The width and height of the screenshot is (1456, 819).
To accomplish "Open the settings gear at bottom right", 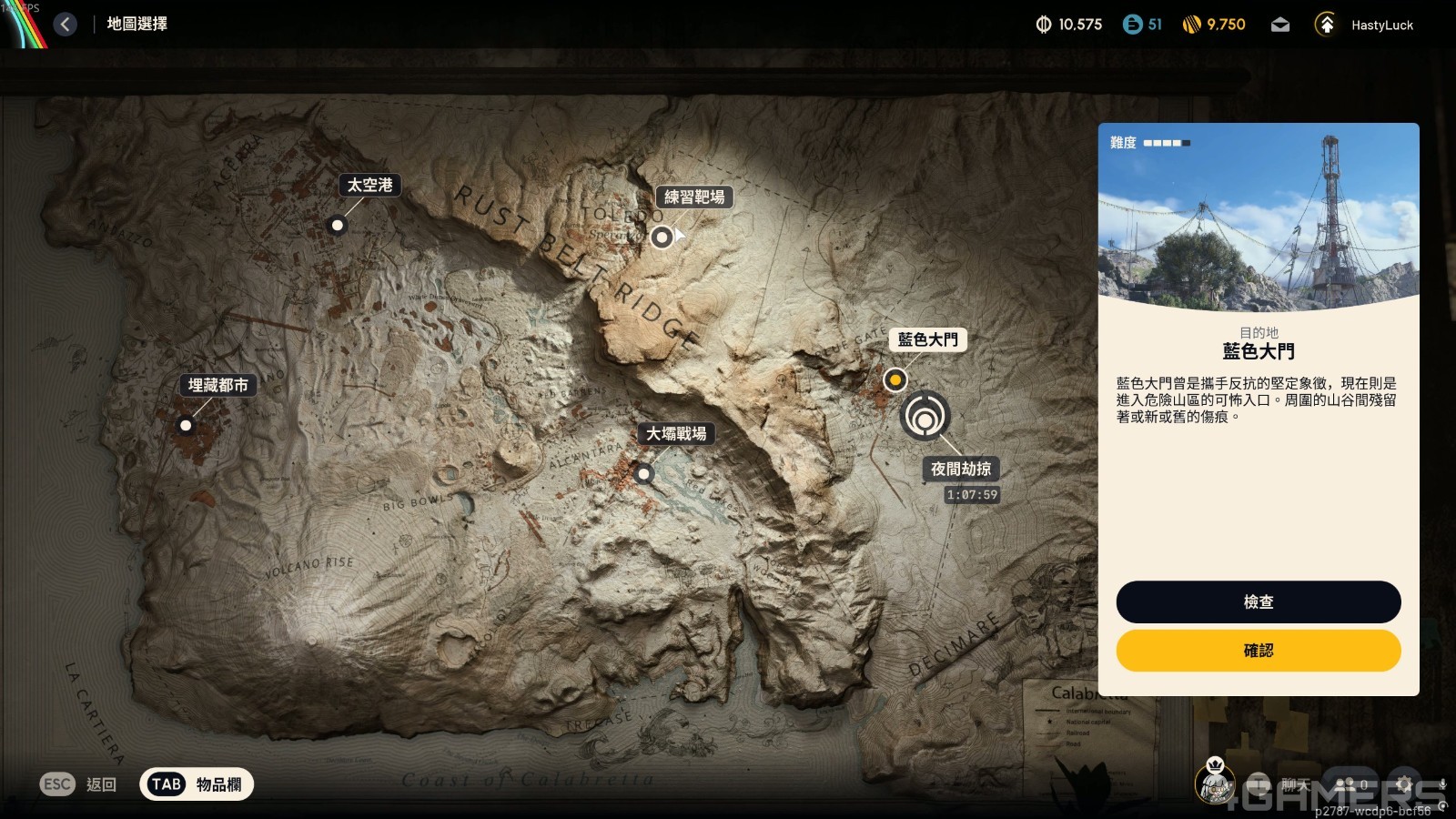I will 1406,784.
